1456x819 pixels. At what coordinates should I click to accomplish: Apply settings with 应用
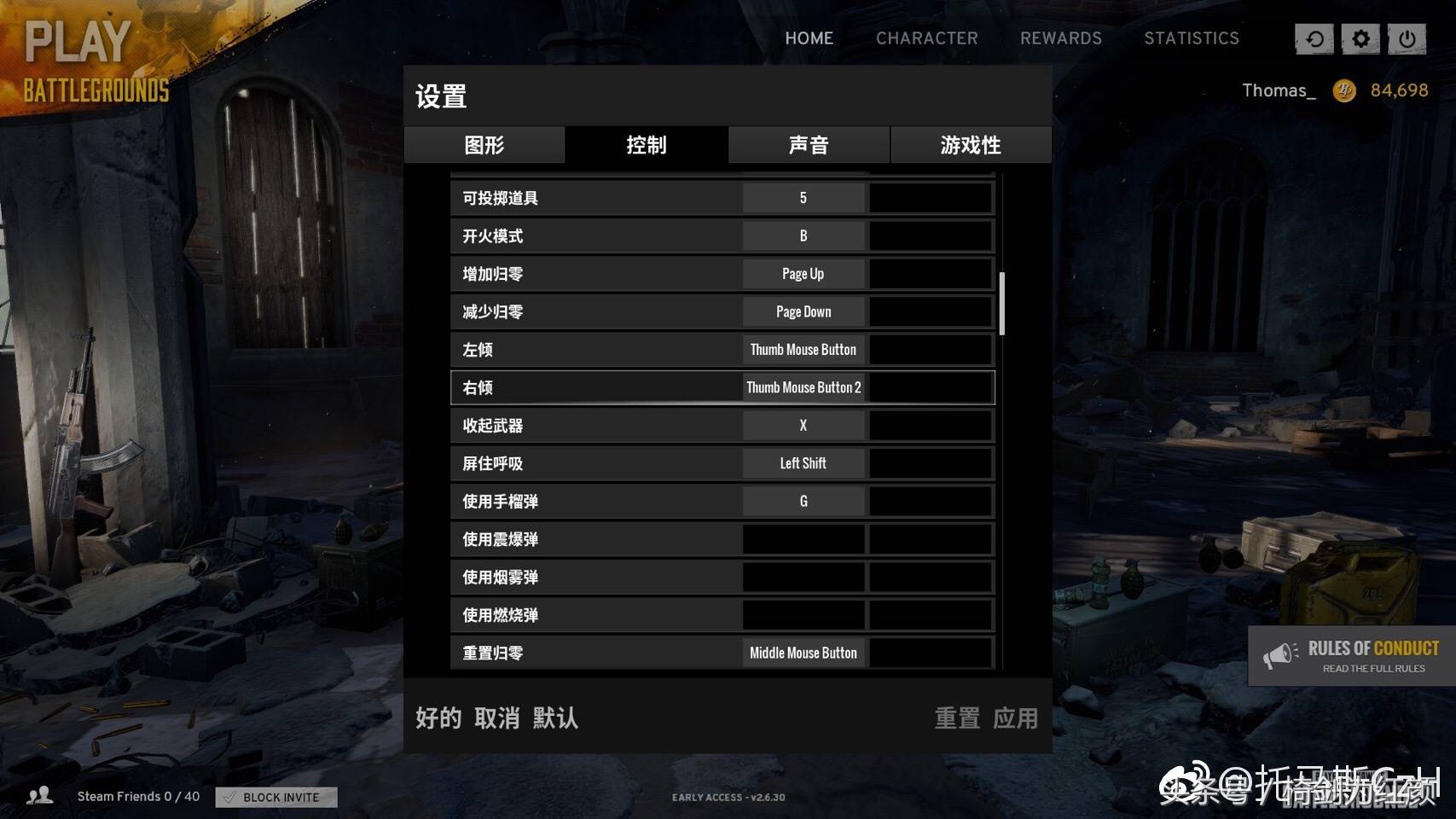[x=1015, y=718]
